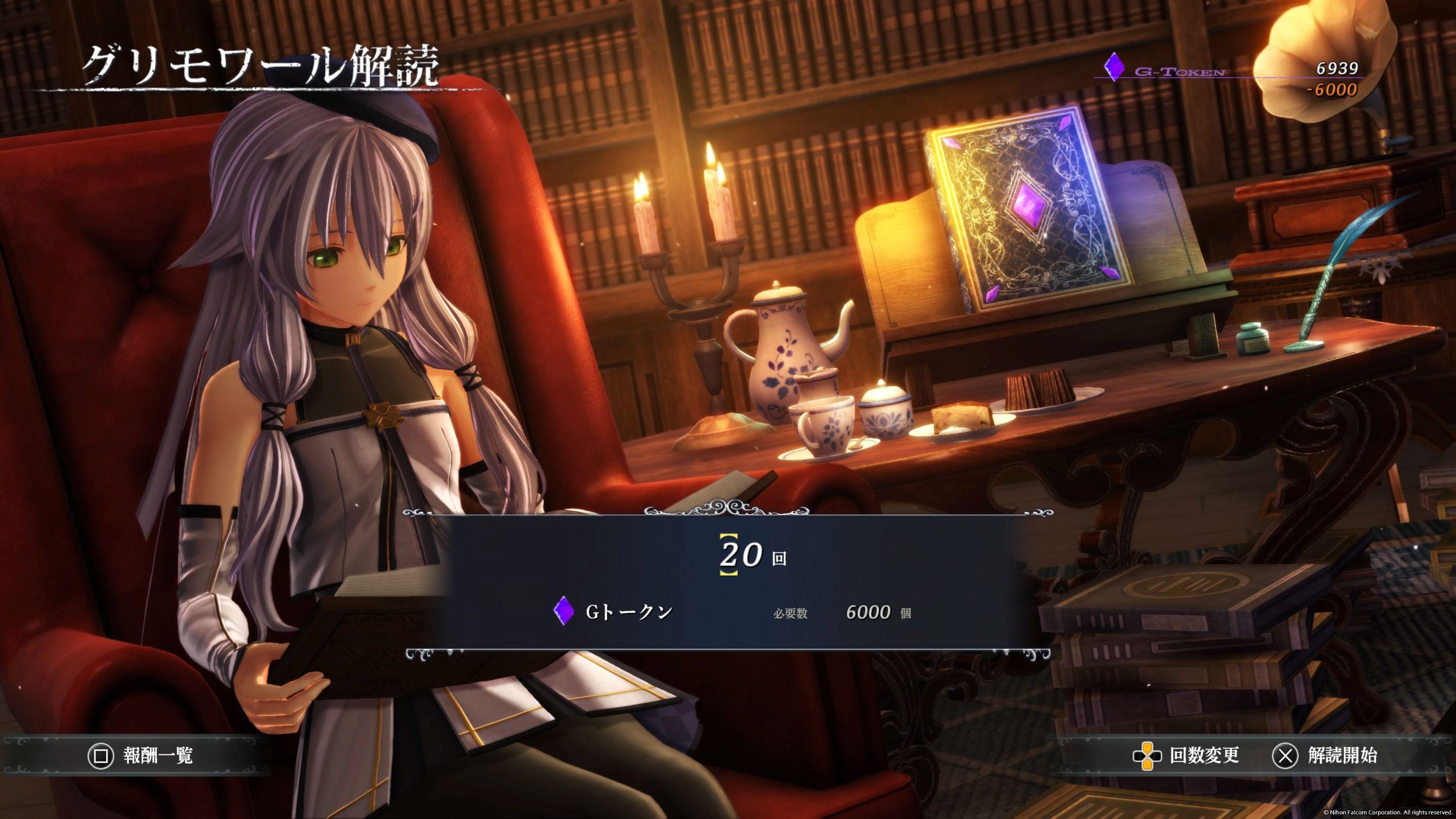Viewport: 1456px width, 819px height.
Task: Start decoding with 解読開始
Action: point(1324,755)
